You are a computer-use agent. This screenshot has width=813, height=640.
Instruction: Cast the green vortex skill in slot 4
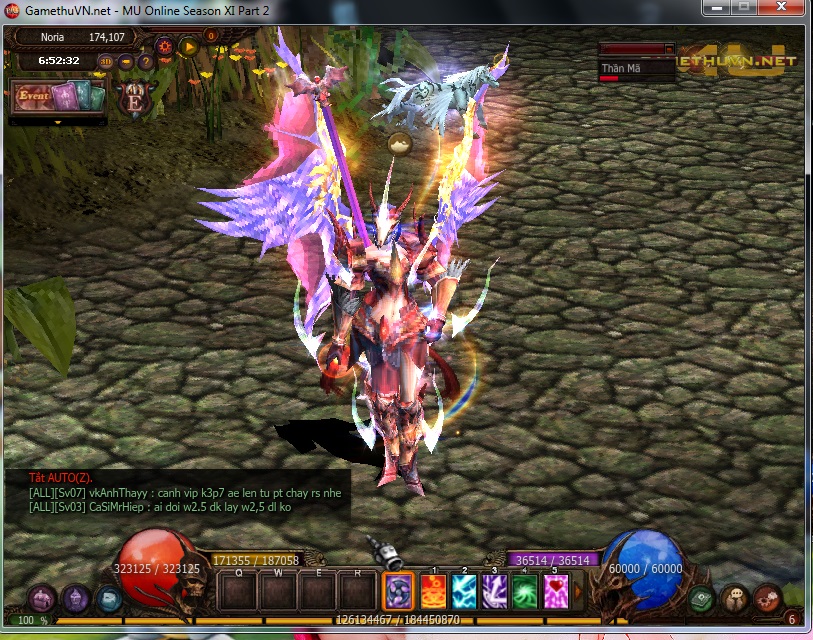click(x=525, y=590)
